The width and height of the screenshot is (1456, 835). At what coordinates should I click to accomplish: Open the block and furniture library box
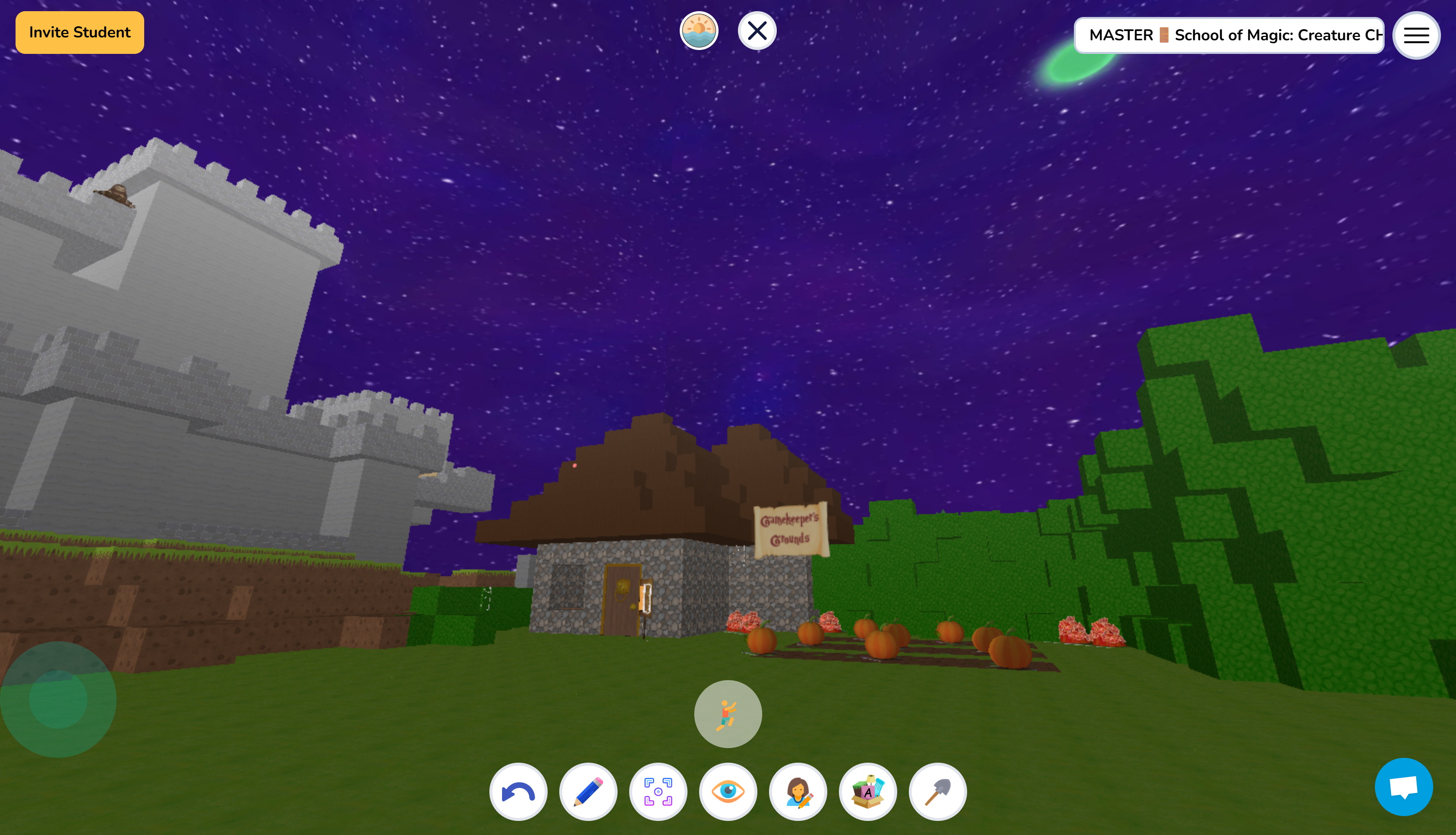point(868,791)
